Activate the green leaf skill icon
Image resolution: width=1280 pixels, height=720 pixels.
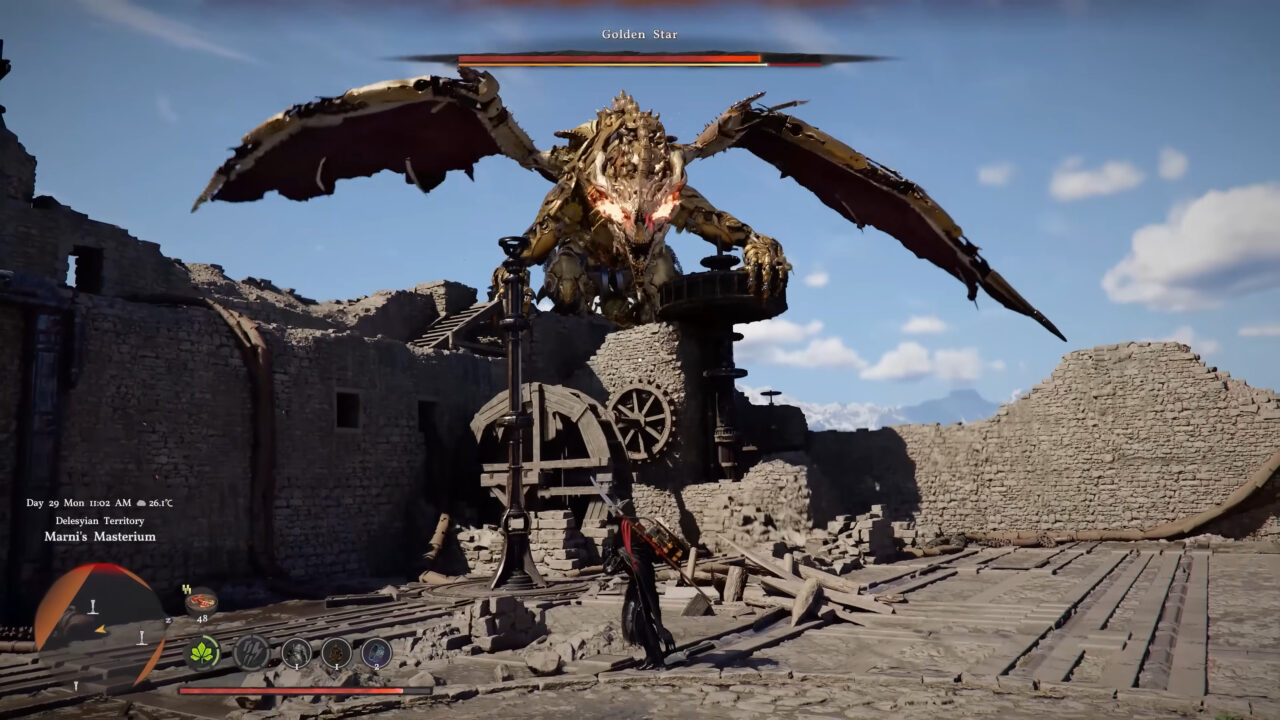[204, 653]
